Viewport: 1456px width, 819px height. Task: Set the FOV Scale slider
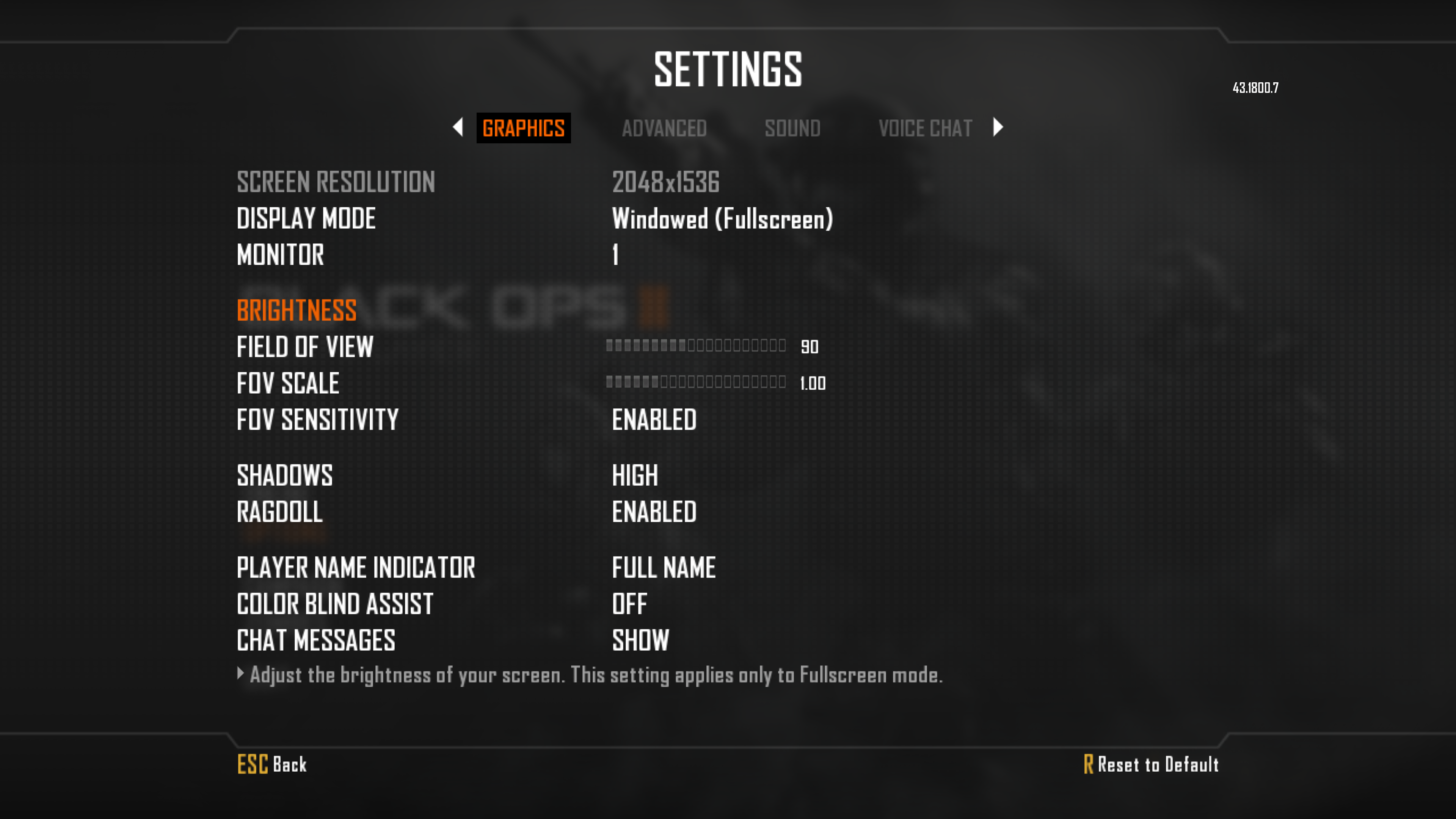pos(696,383)
